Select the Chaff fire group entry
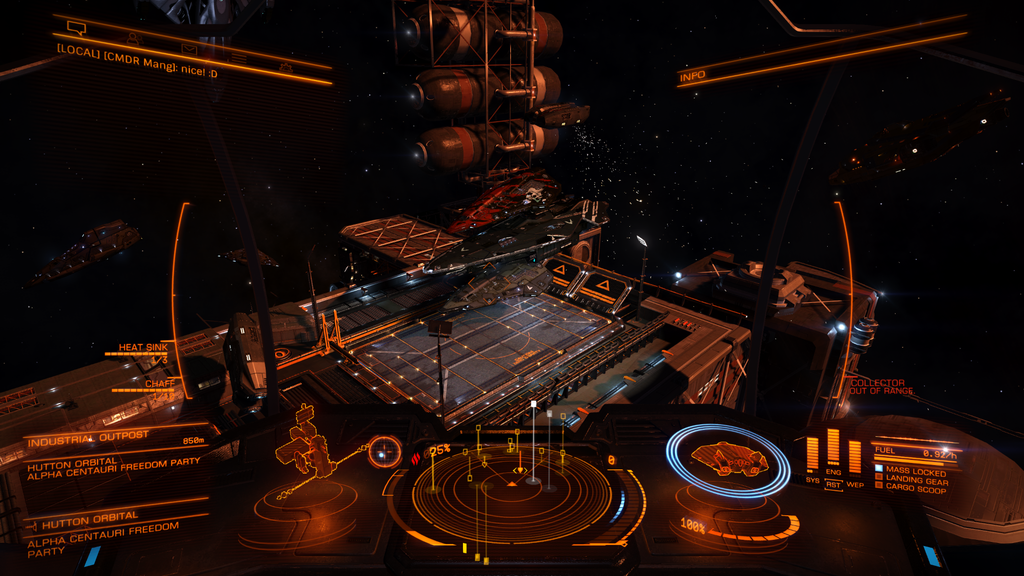This screenshot has width=1024, height=576. click(x=158, y=384)
